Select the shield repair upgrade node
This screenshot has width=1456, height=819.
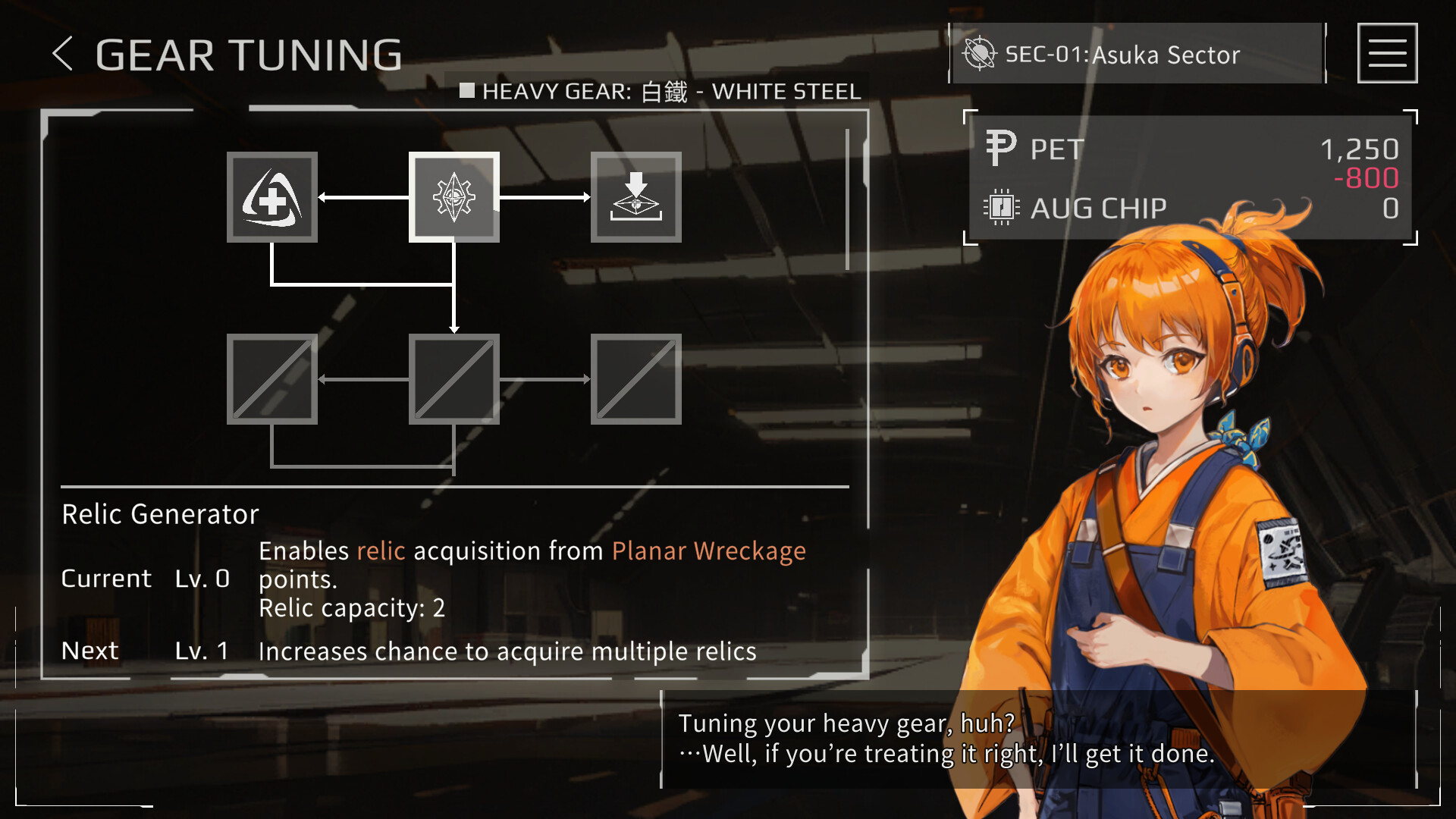272,199
